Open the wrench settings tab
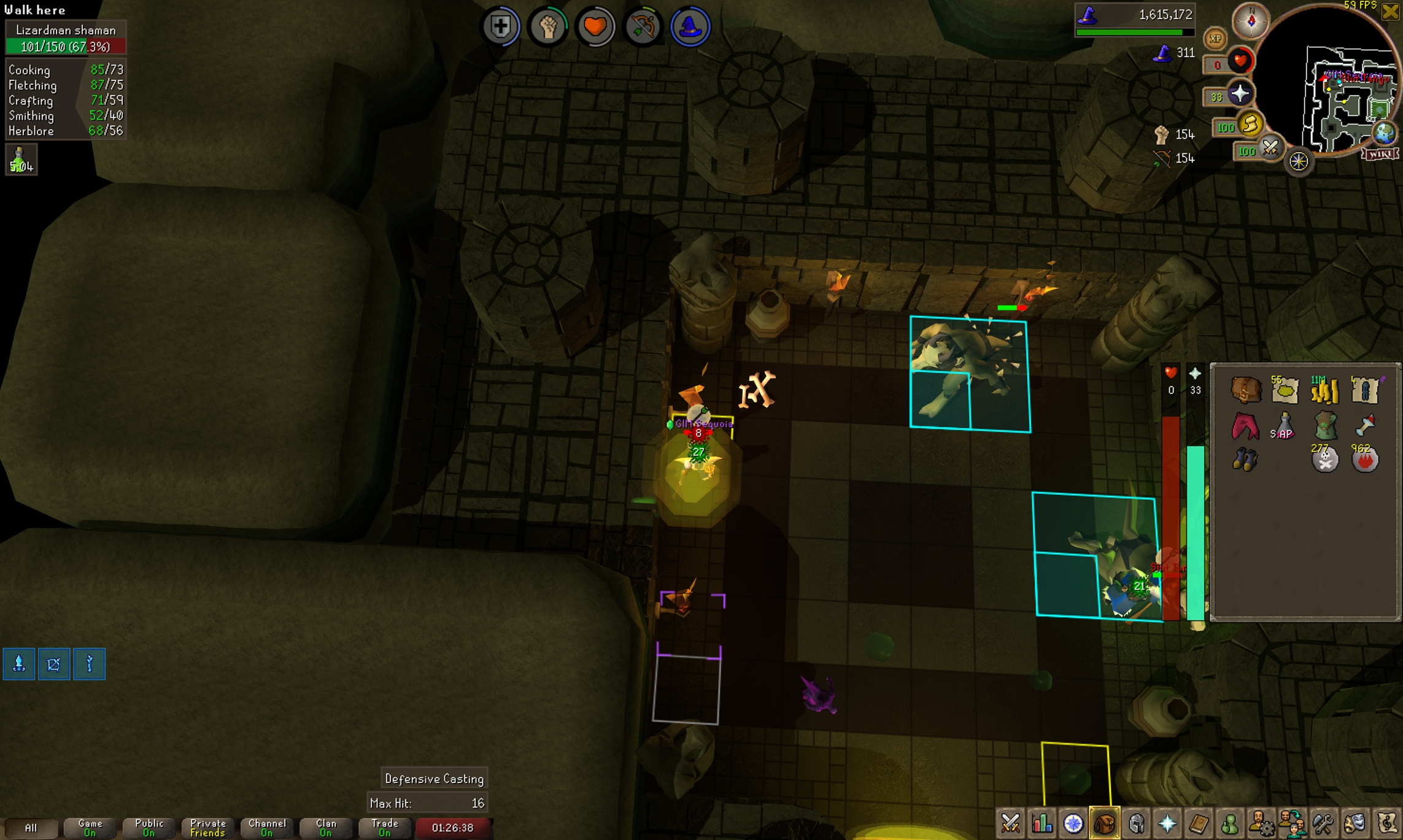1403x840 pixels. point(1323,823)
